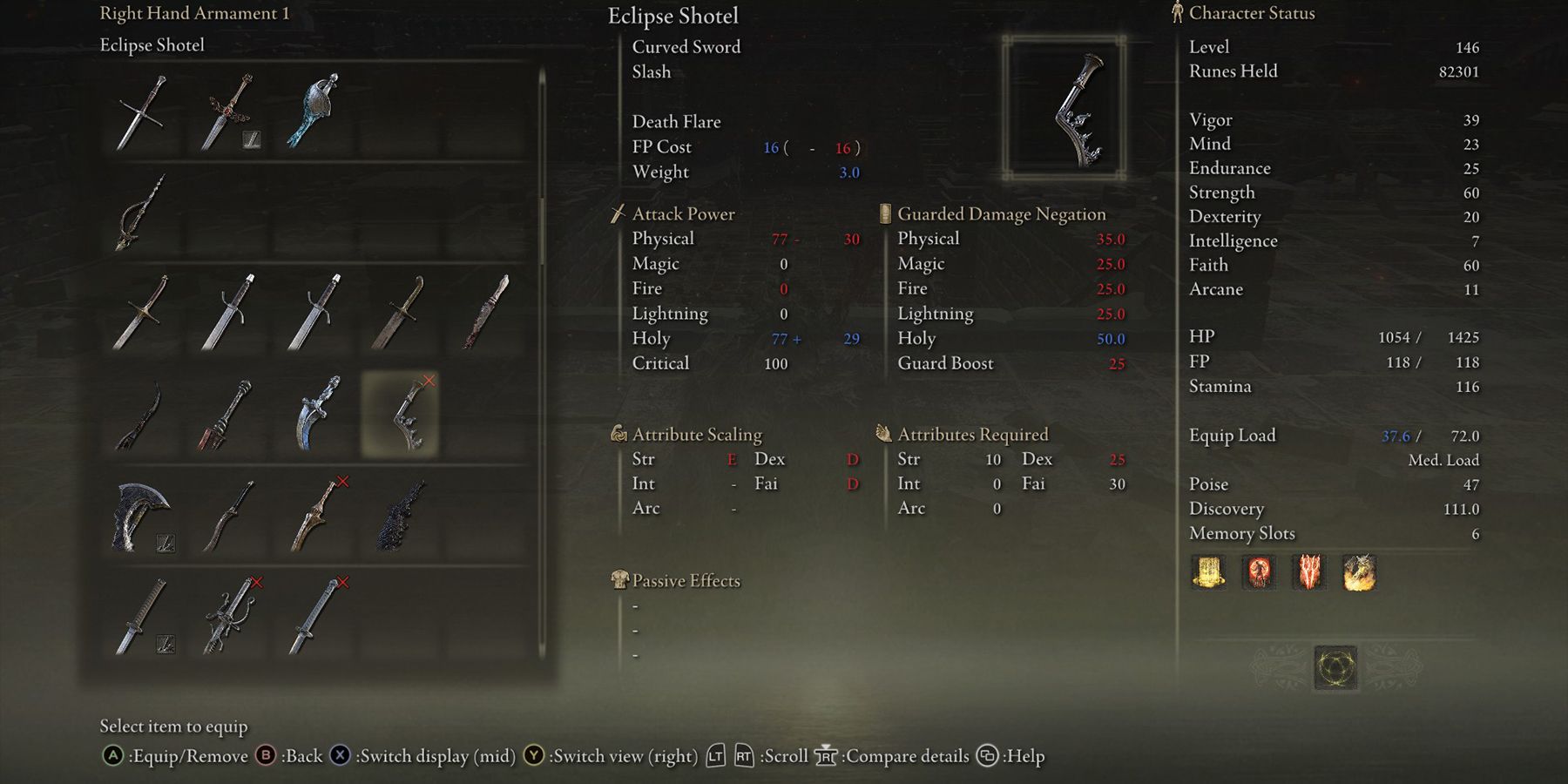Pick the thorned spiral rapier slot
Screen dimensions: 1568x784
click(139, 212)
